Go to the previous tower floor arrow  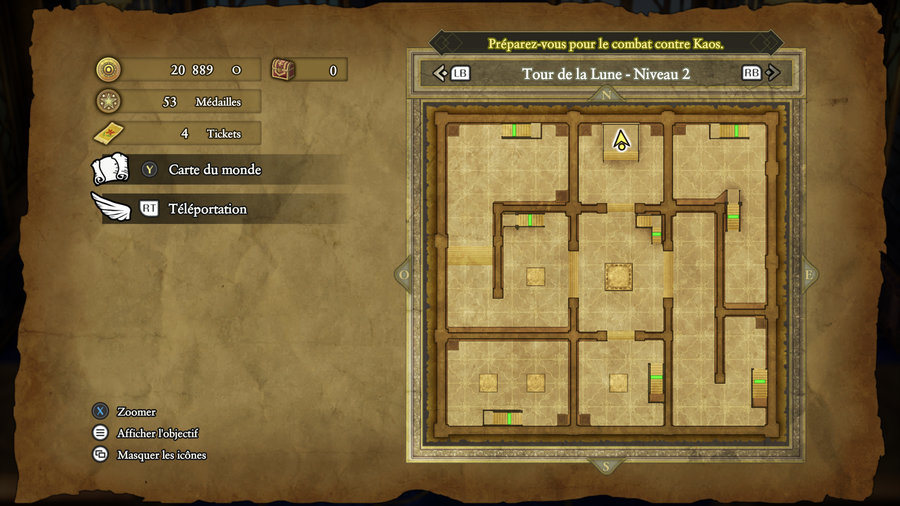[x=439, y=73]
